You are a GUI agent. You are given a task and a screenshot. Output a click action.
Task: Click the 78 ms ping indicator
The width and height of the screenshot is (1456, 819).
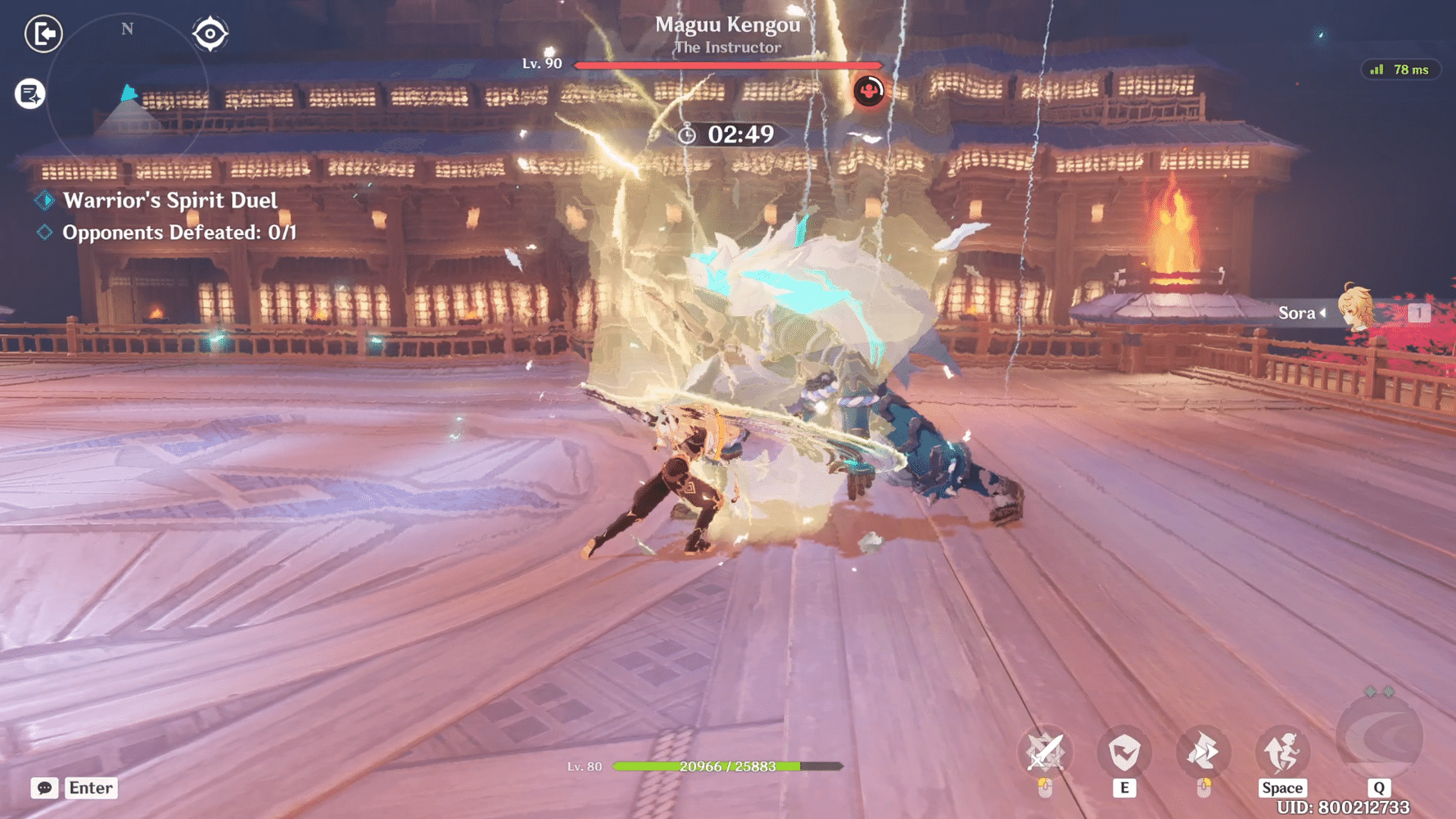[x=1402, y=70]
